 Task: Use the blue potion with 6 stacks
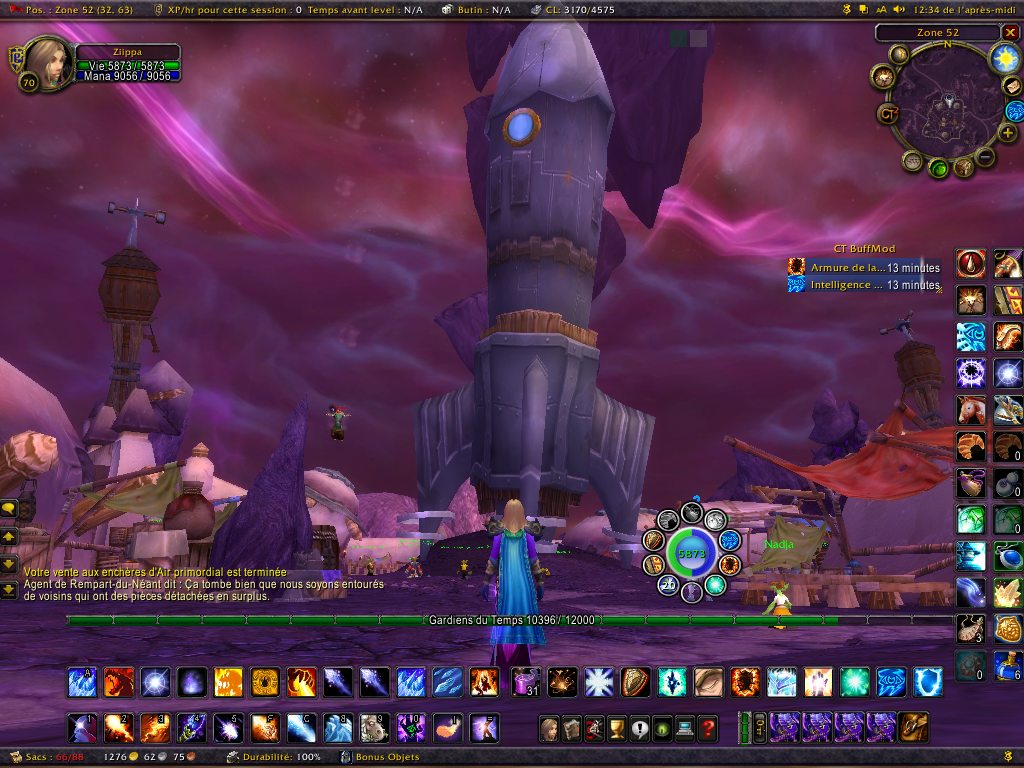pyautogui.click(x=1008, y=664)
